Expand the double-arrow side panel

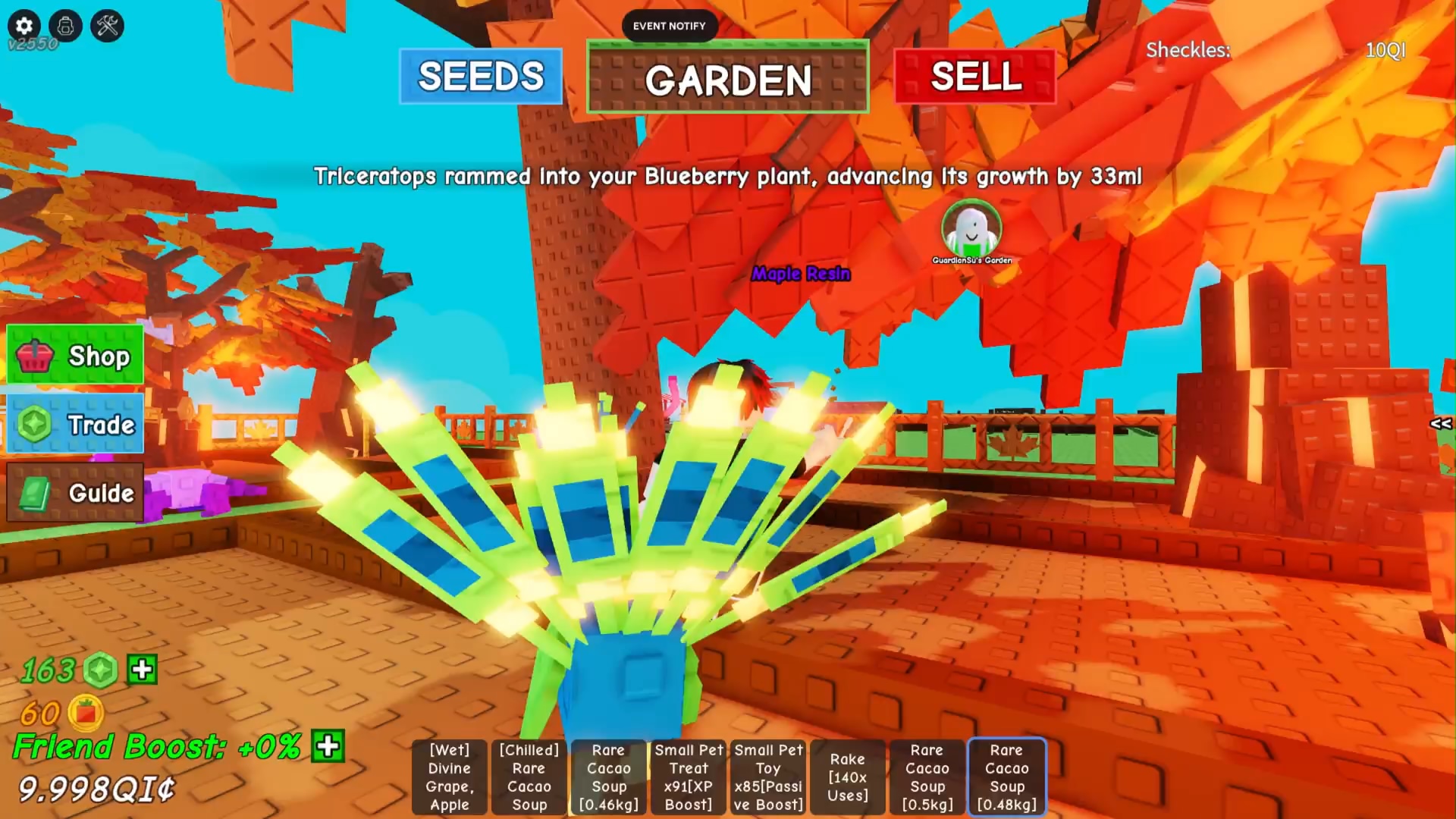pos(1440,424)
